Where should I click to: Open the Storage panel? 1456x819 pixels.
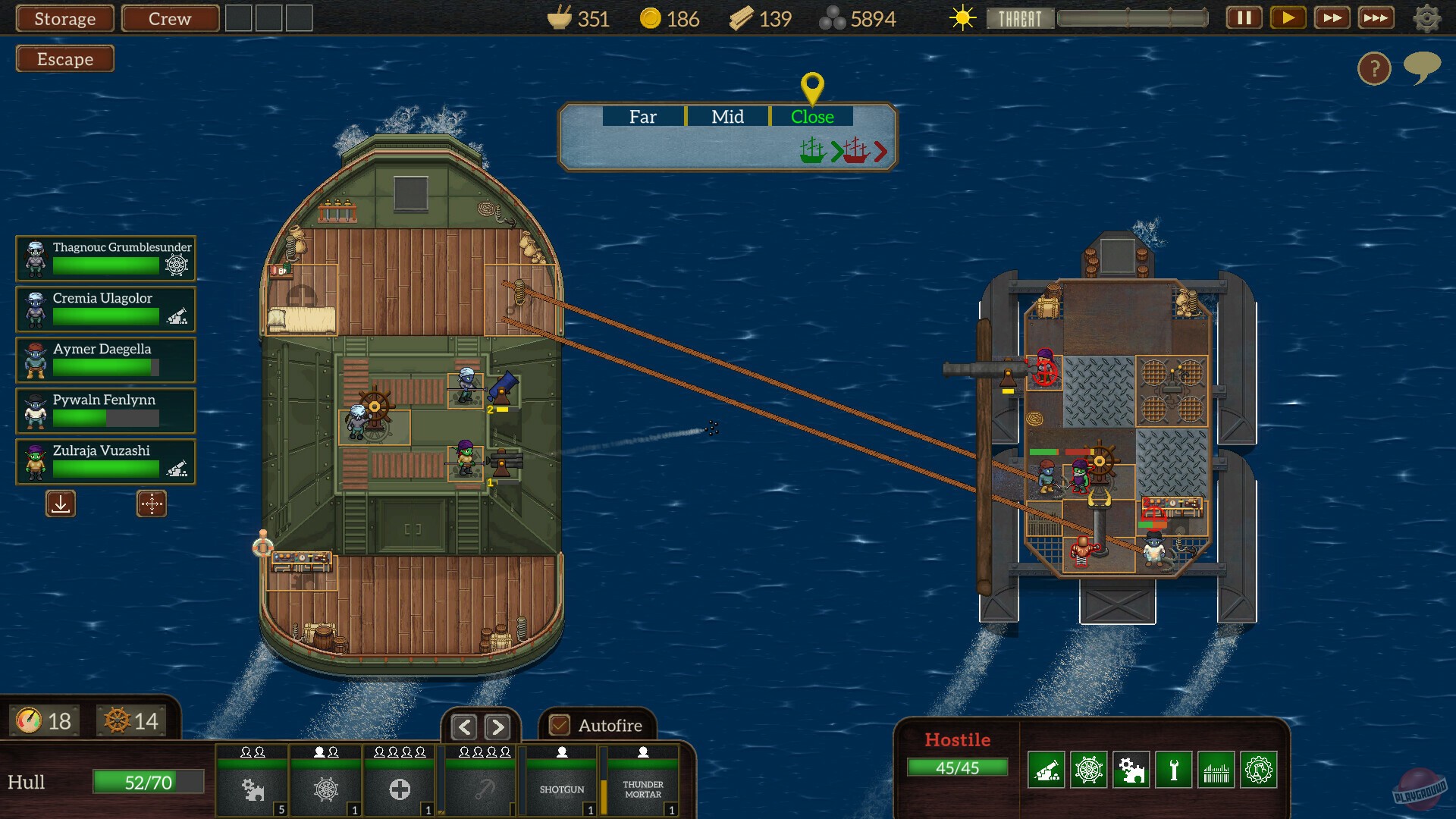coord(64,18)
